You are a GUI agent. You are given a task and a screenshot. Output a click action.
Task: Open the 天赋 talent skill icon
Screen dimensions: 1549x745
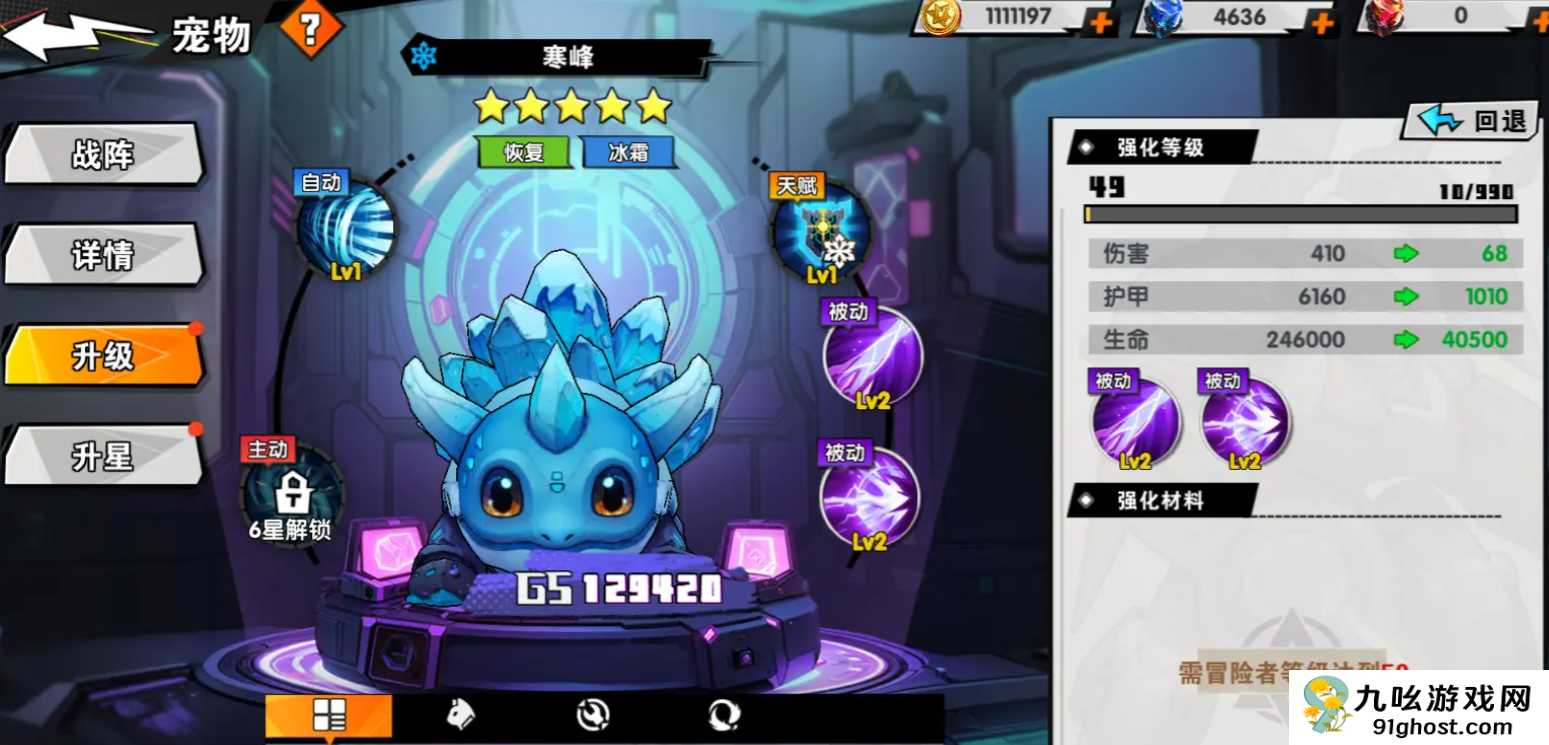pyautogui.click(x=822, y=233)
